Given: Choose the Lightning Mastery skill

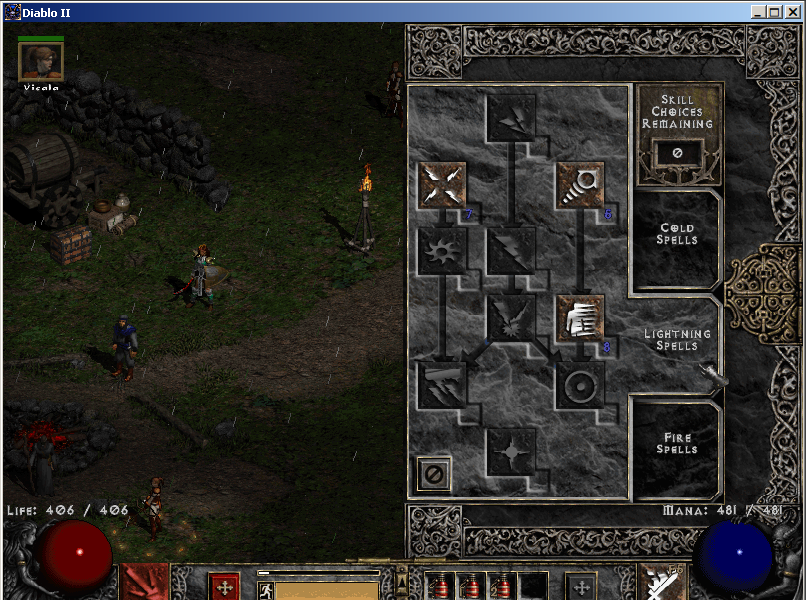Looking at the screenshot, I should 511,452.
